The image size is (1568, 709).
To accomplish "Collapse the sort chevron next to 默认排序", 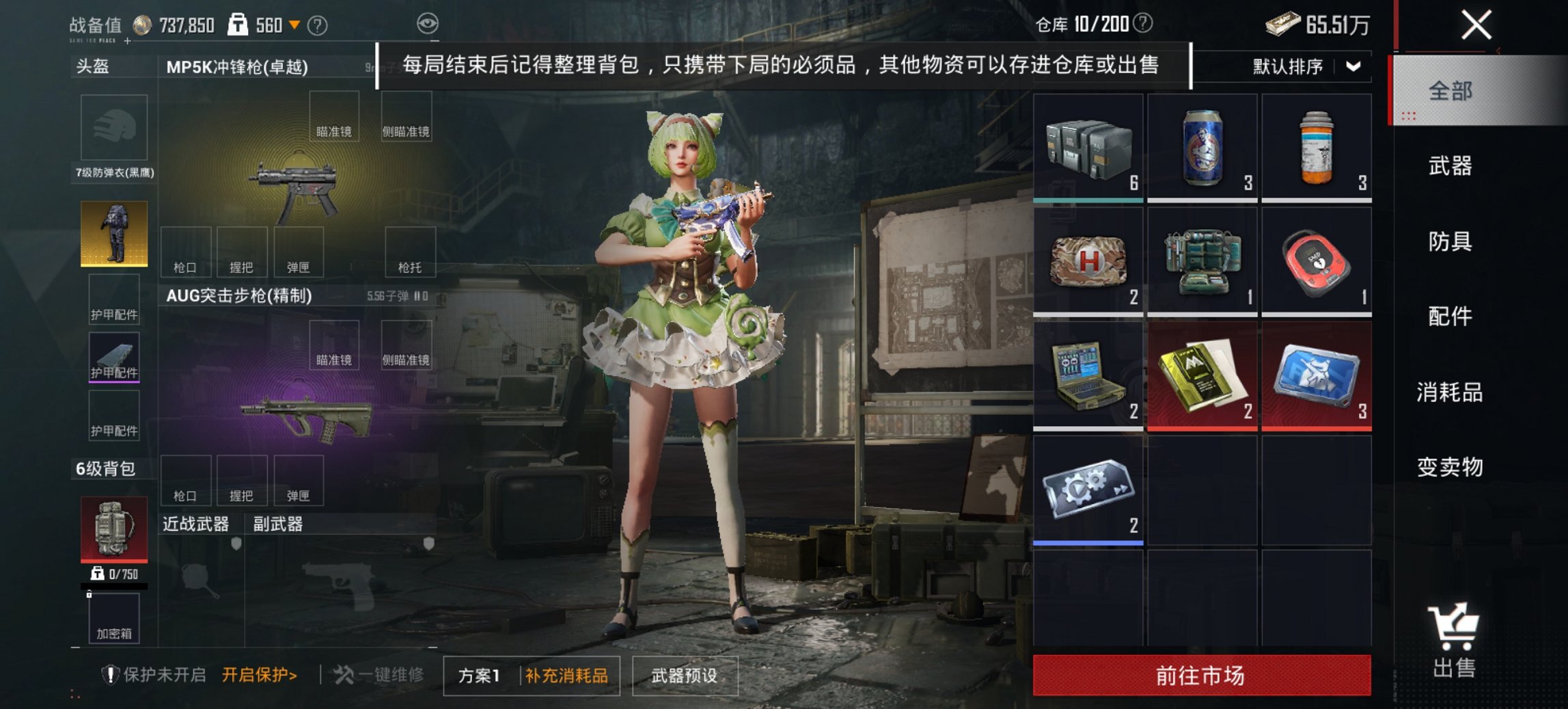I will pyautogui.click(x=1353, y=66).
